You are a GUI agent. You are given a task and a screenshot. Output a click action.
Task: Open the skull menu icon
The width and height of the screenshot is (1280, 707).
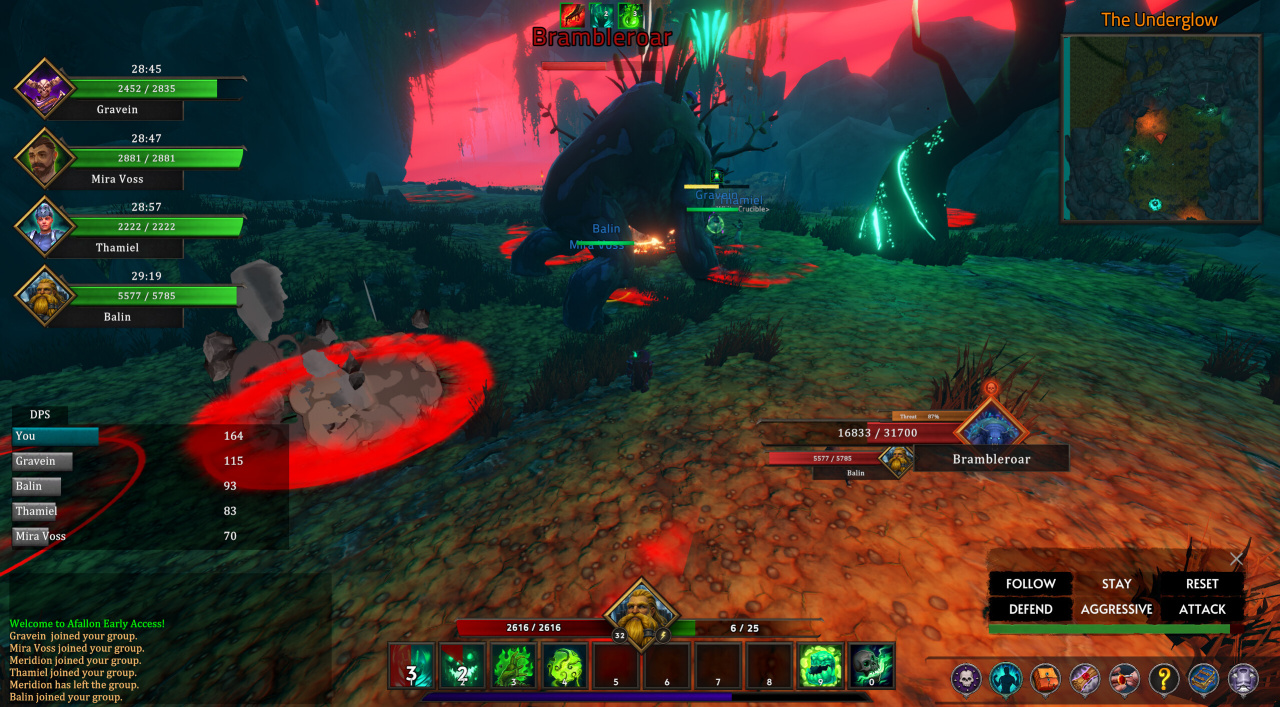pyautogui.click(x=966, y=679)
